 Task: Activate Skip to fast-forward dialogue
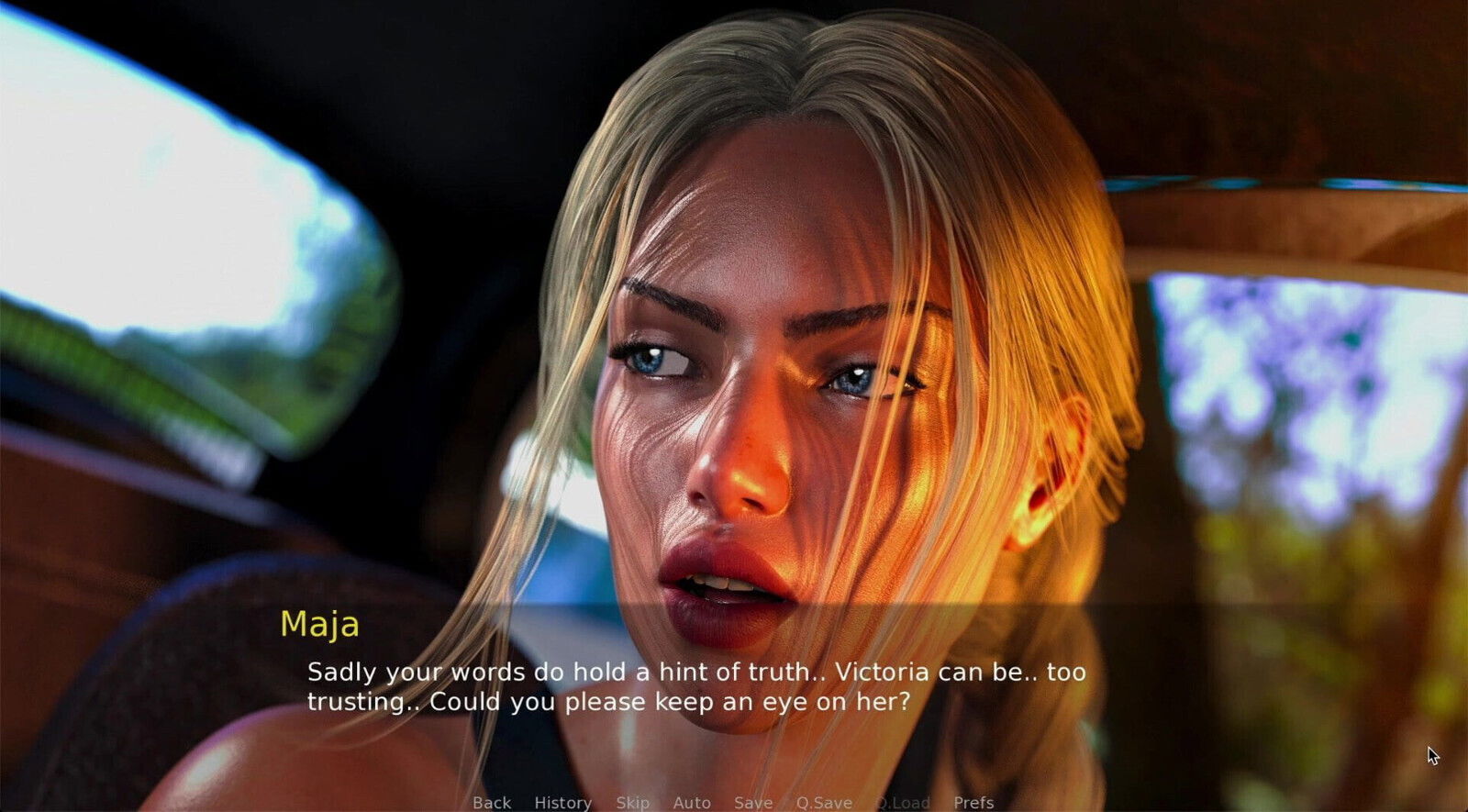click(x=632, y=802)
